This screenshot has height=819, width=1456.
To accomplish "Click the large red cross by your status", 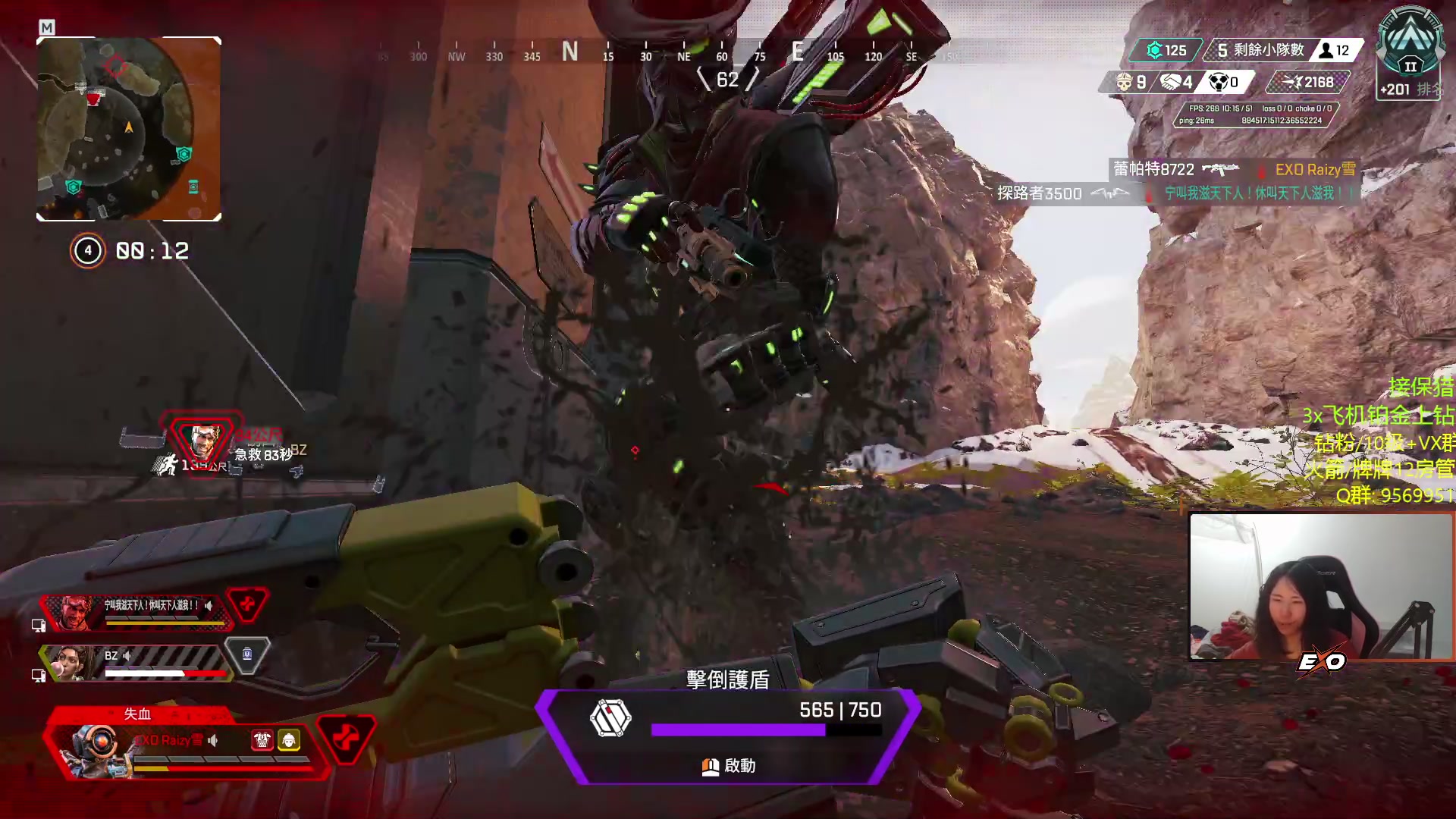I will (345, 738).
